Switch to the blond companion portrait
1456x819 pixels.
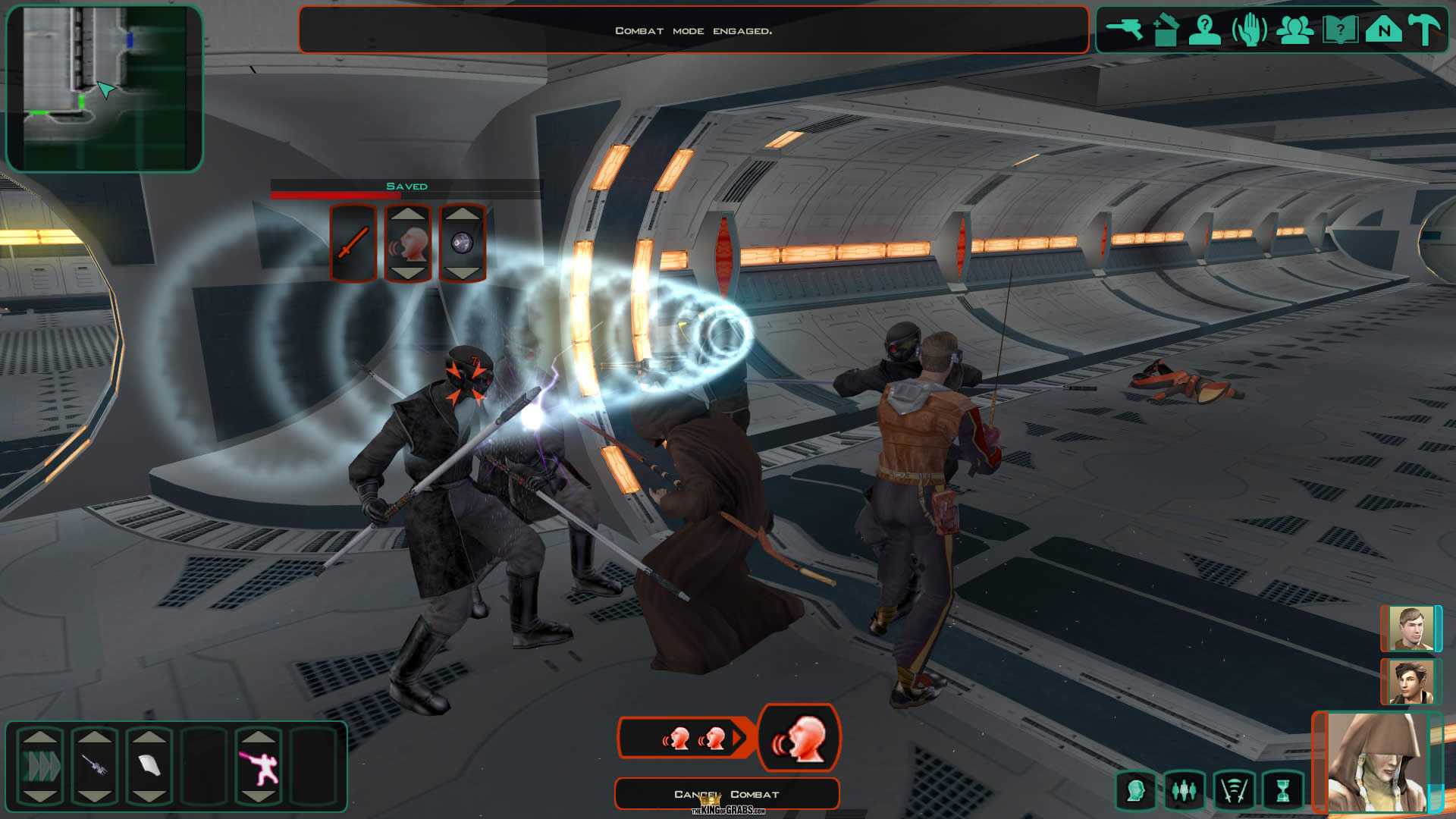[1409, 629]
